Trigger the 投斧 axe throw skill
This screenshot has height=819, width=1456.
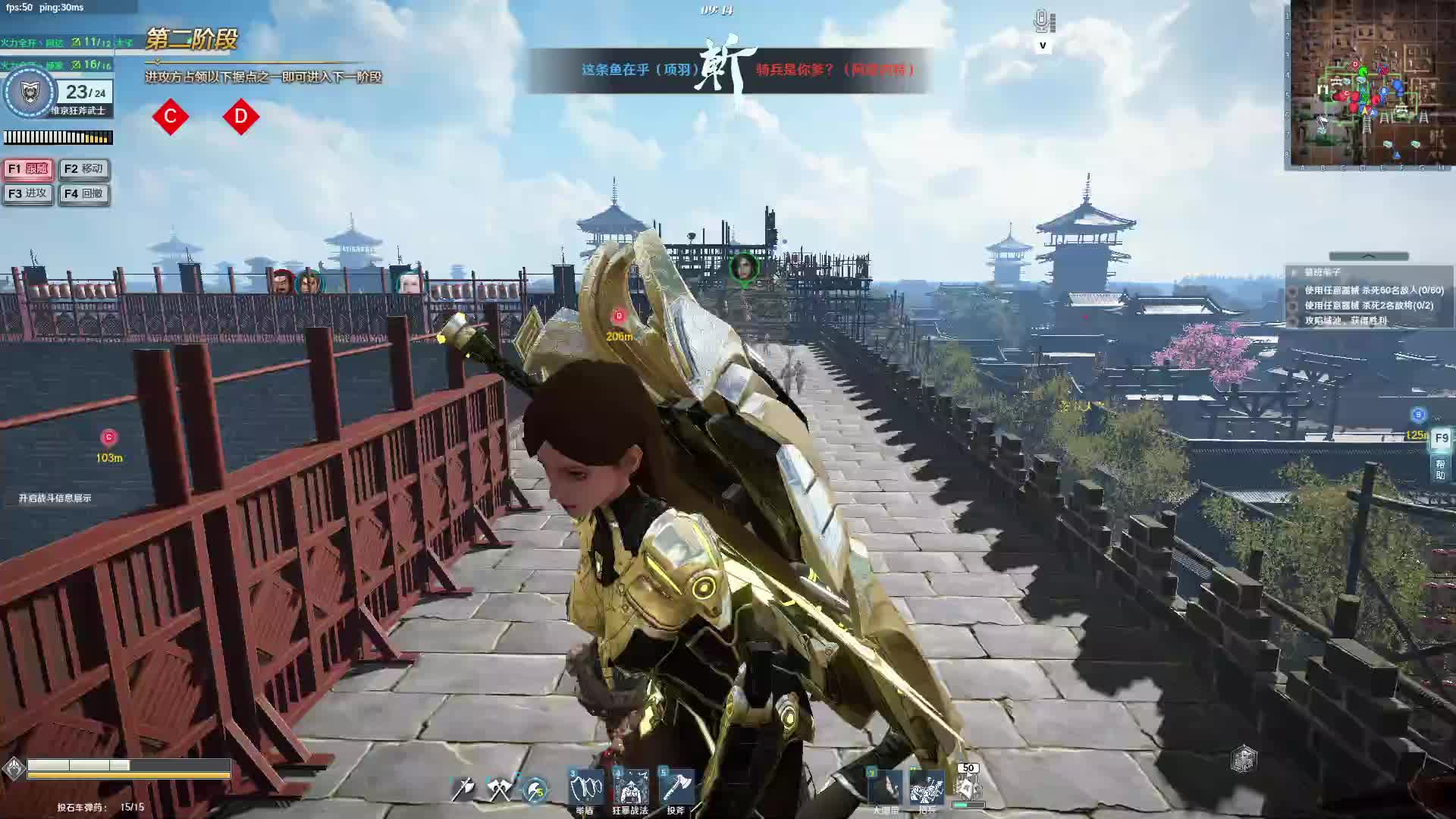(676, 789)
